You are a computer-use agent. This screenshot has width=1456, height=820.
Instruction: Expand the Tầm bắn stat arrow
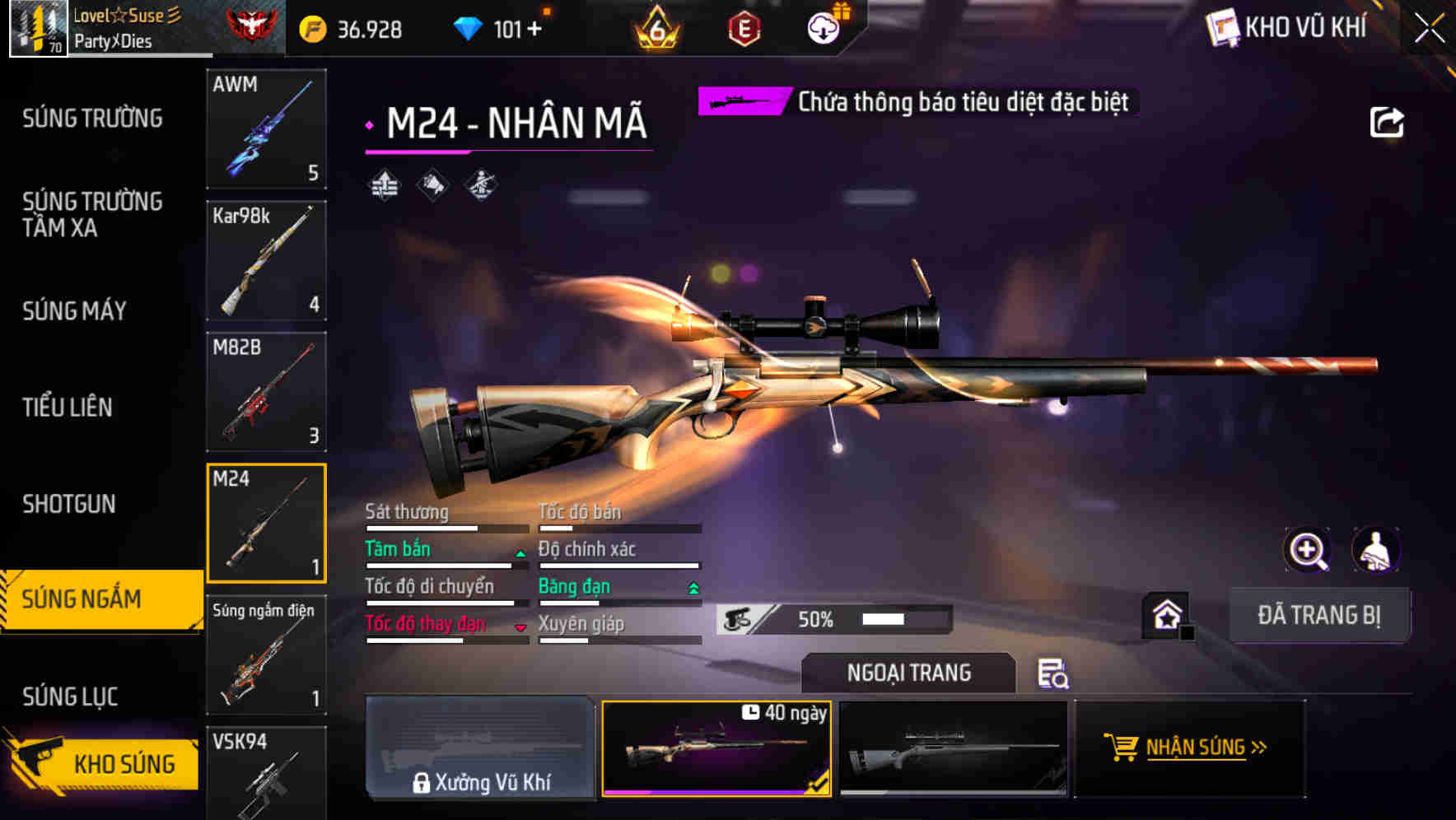tap(520, 554)
